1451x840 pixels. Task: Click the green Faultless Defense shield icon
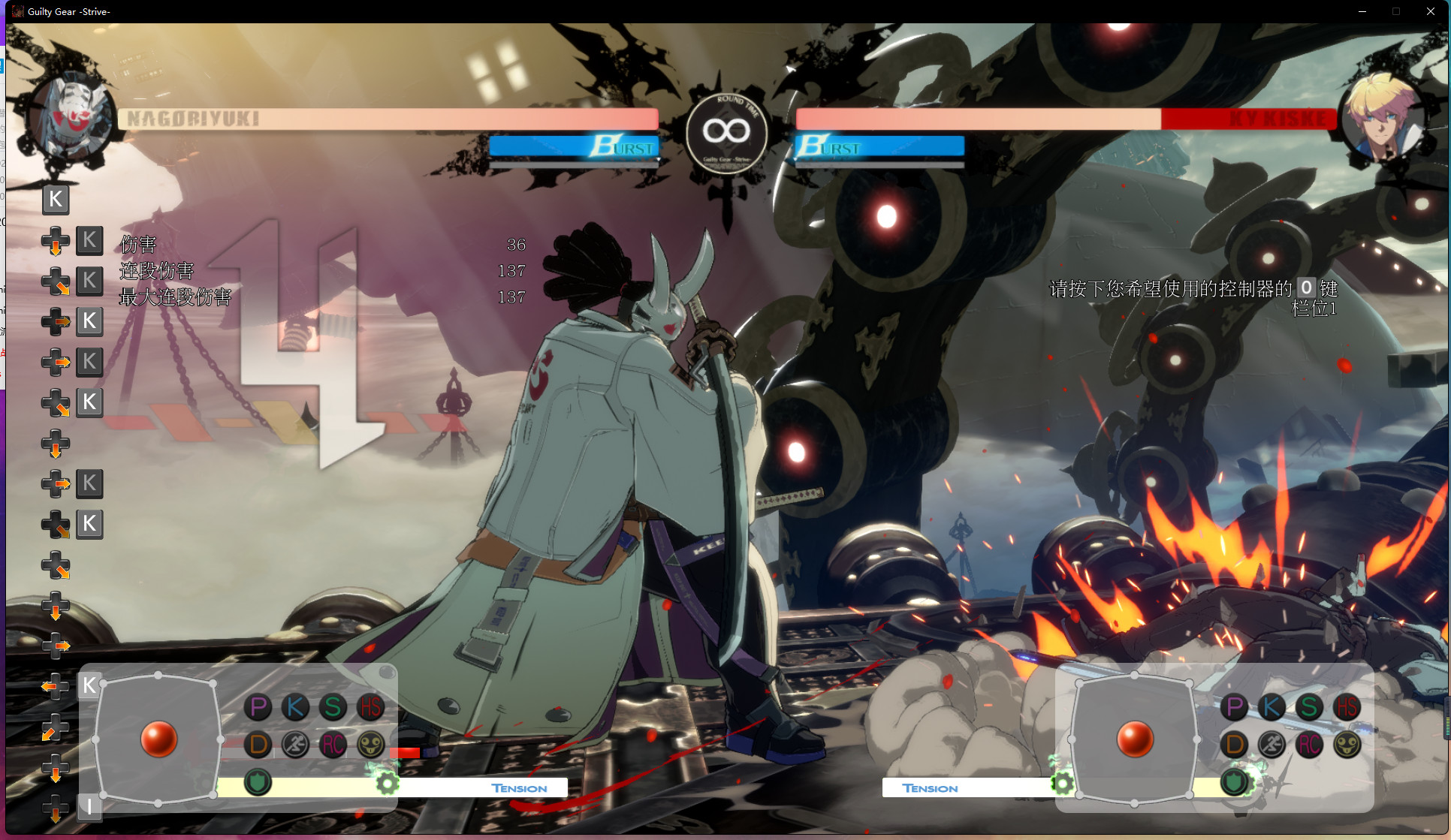tap(258, 781)
